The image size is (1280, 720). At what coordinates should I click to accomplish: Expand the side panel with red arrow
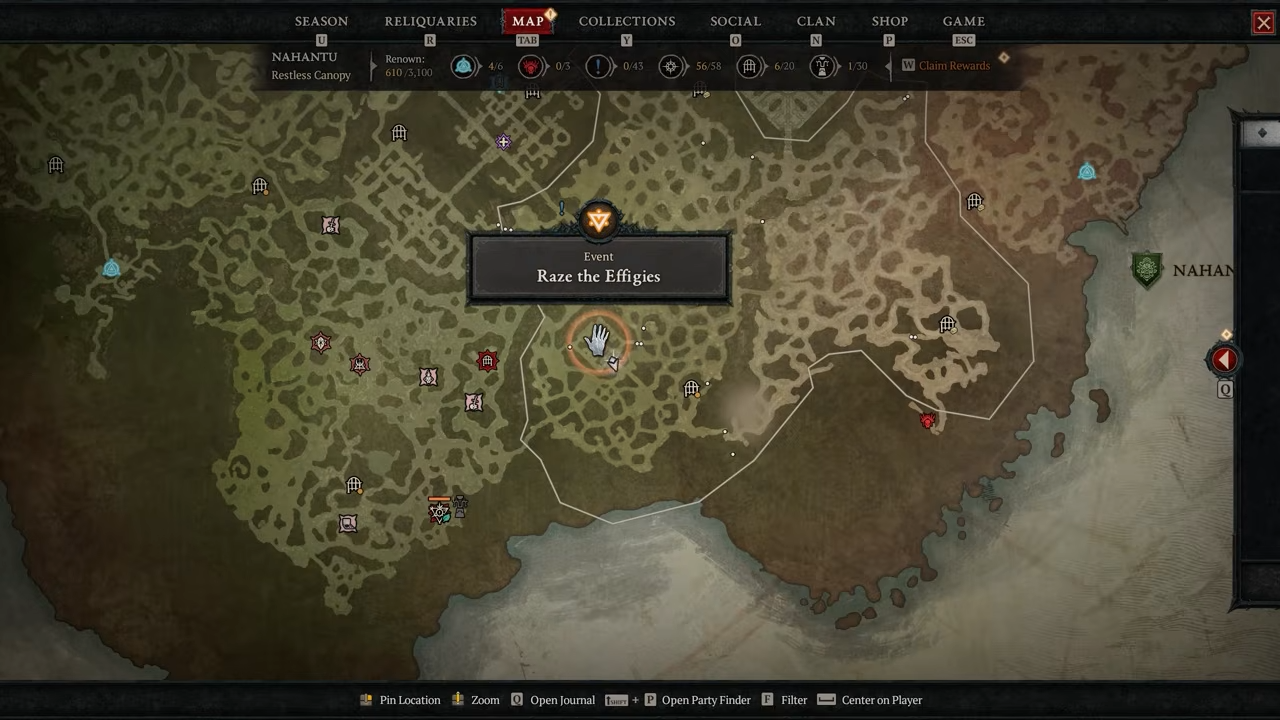[1224, 360]
